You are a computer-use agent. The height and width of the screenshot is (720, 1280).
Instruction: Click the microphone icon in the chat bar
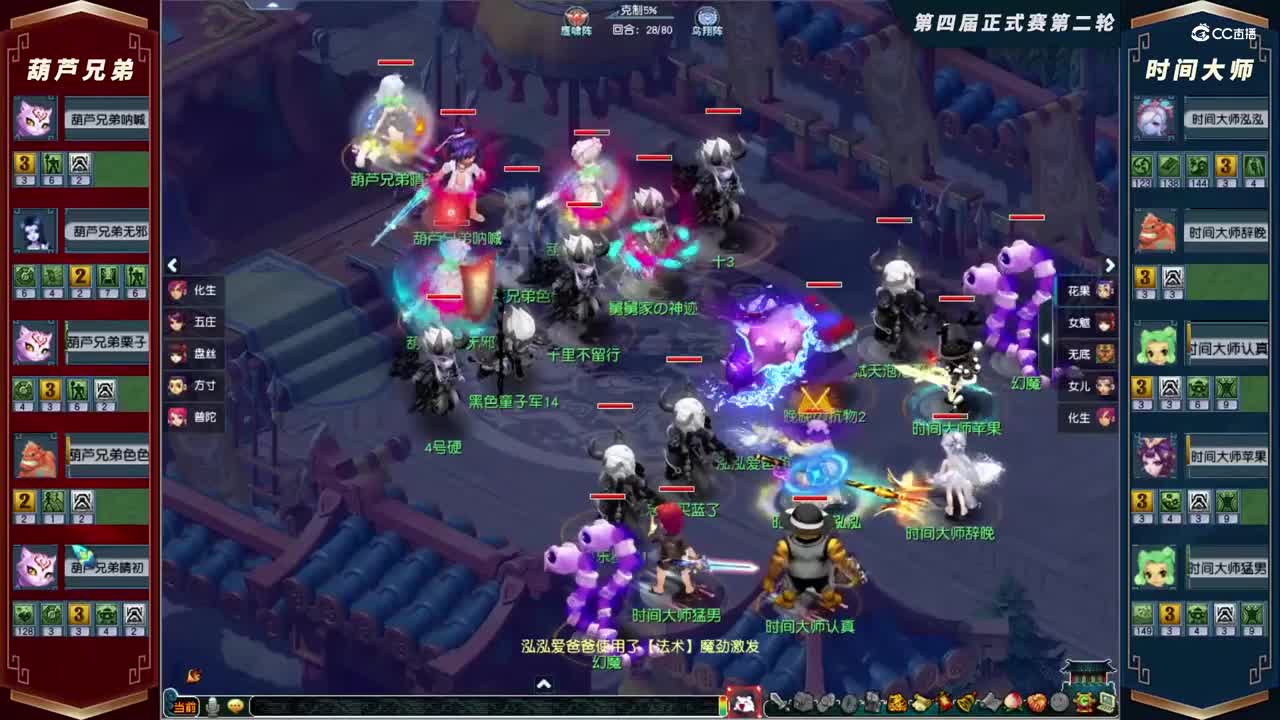tap(211, 704)
